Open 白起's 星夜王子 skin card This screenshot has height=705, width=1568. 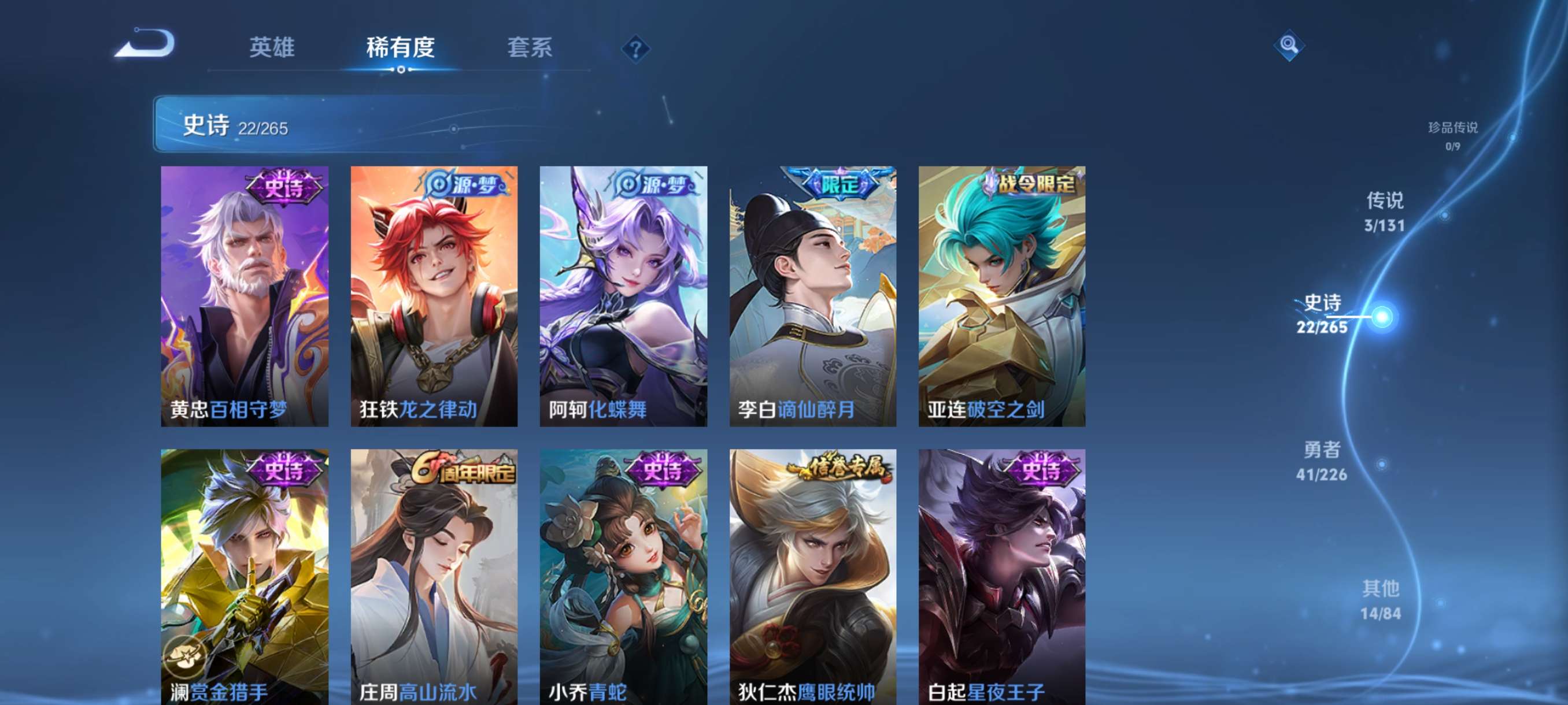1001,578
